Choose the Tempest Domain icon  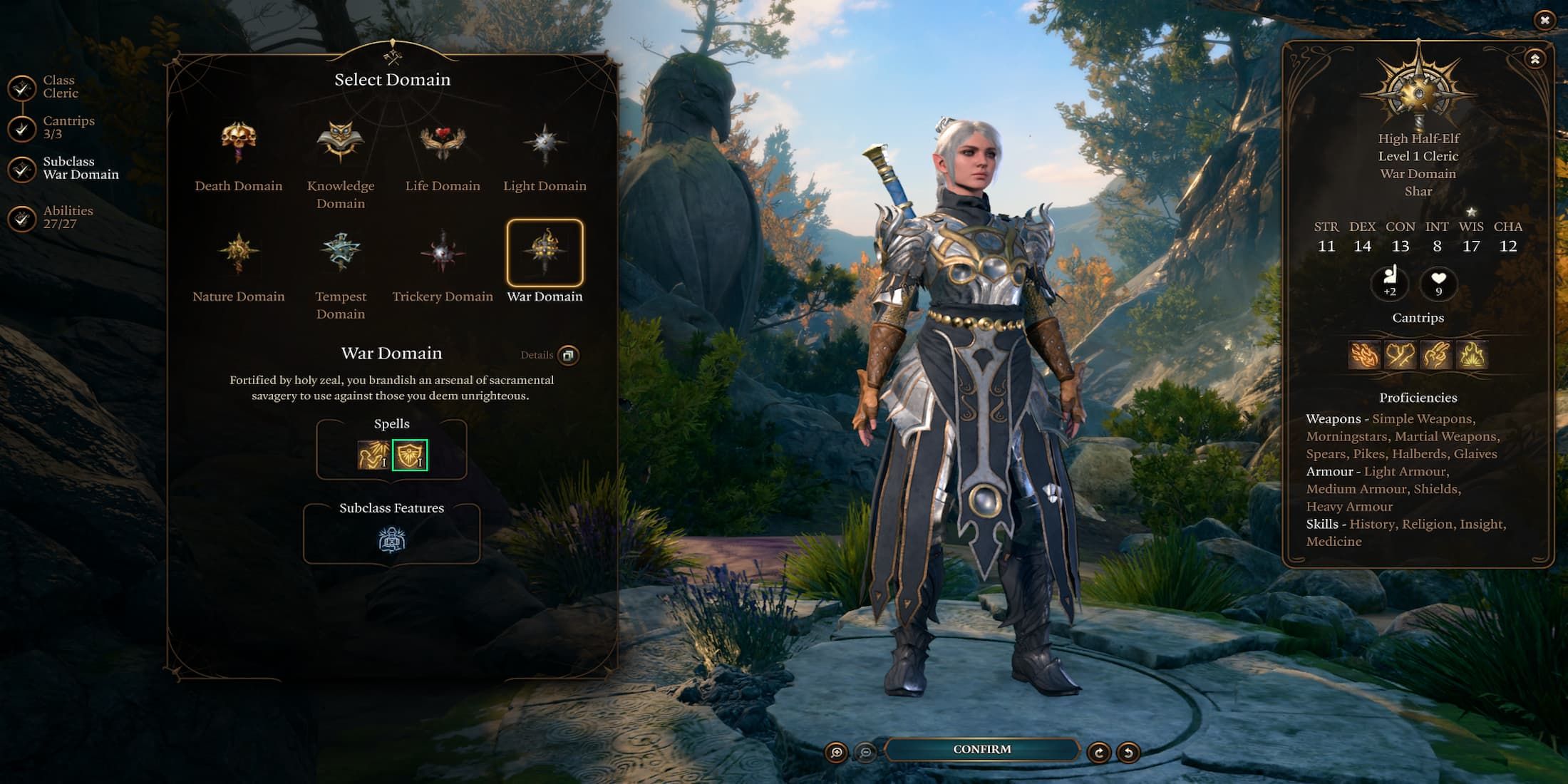pos(340,252)
